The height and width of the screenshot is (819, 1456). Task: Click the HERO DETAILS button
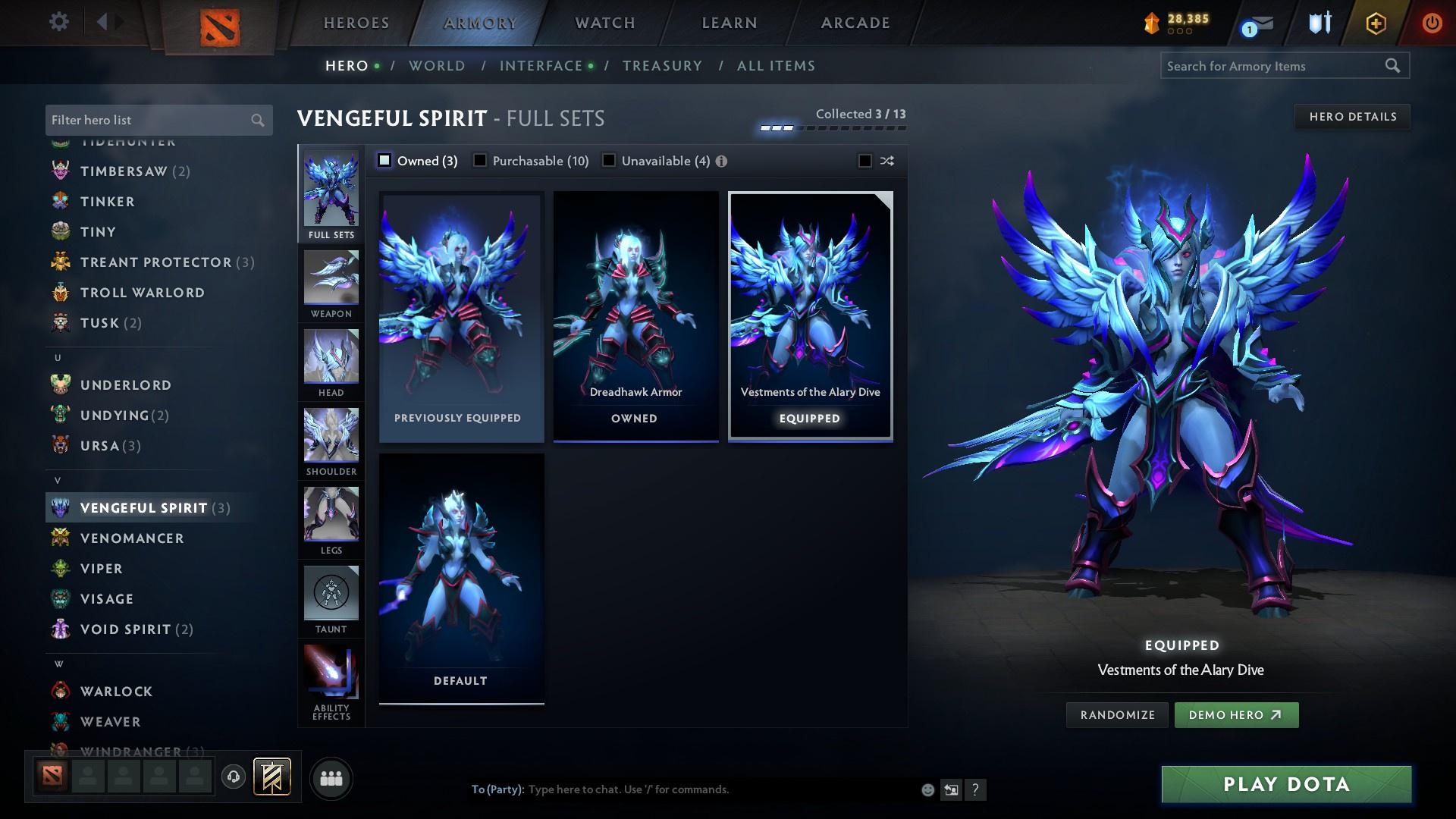coord(1352,116)
